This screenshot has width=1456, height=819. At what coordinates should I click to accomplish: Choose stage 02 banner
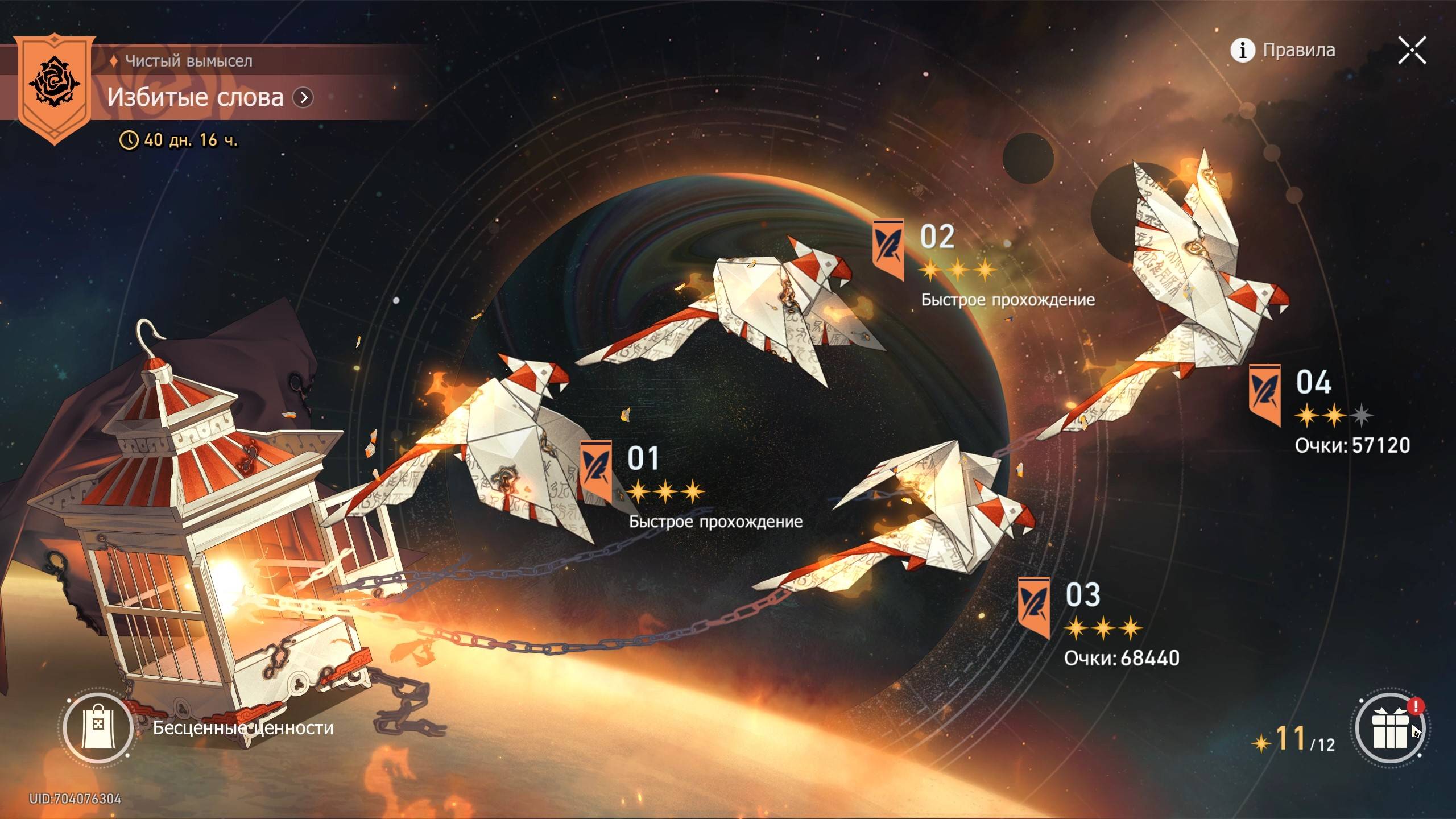[888, 249]
